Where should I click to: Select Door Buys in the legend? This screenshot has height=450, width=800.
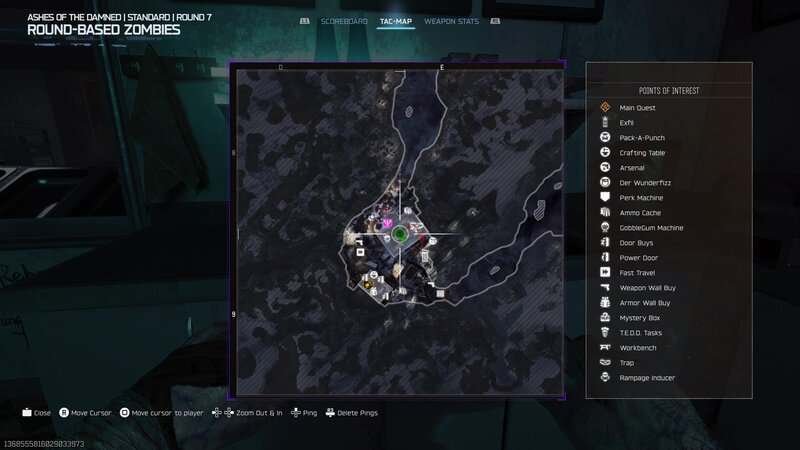636,243
